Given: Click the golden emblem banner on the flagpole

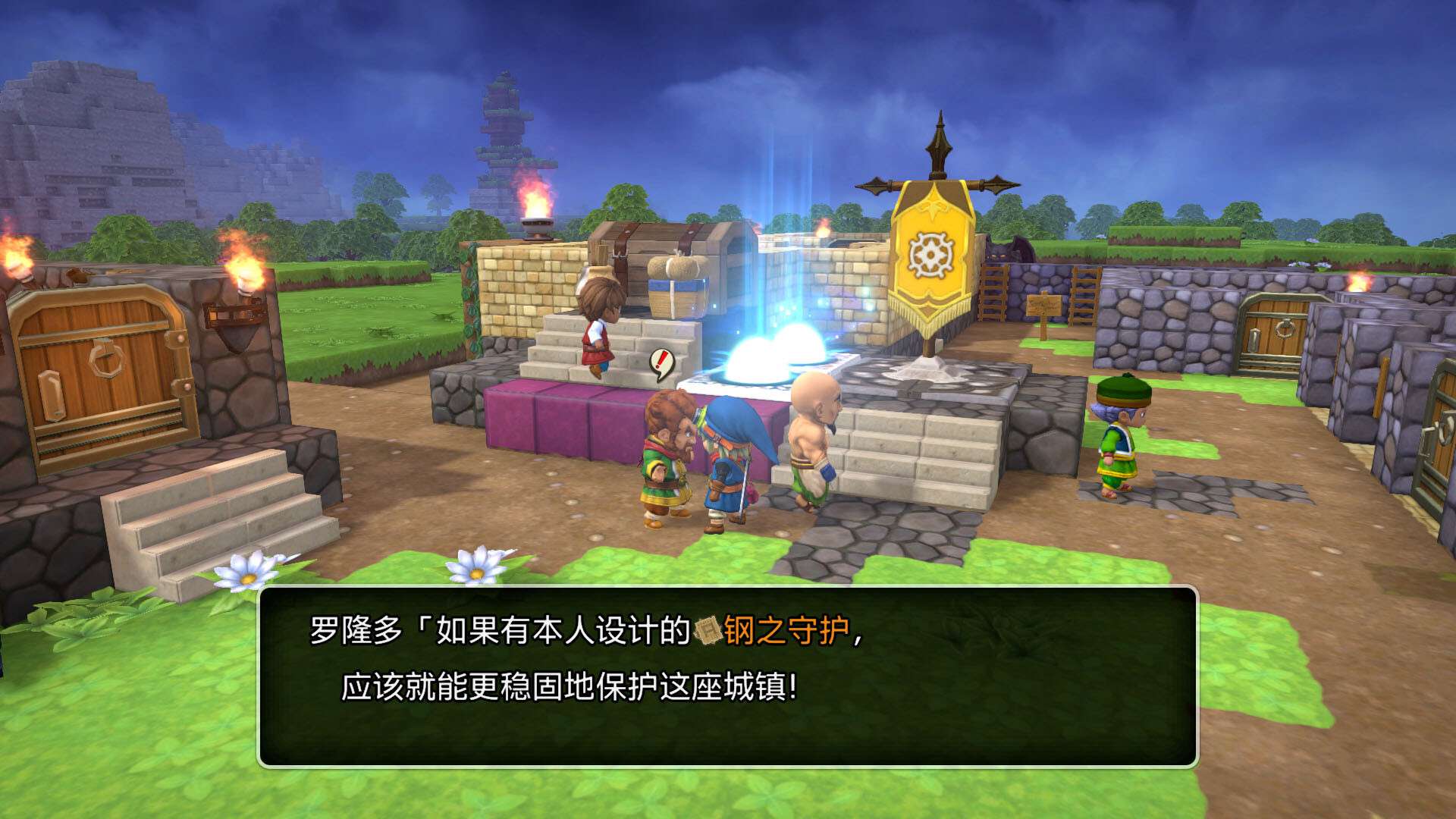Looking at the screenshot, I should tap(930, 254).
